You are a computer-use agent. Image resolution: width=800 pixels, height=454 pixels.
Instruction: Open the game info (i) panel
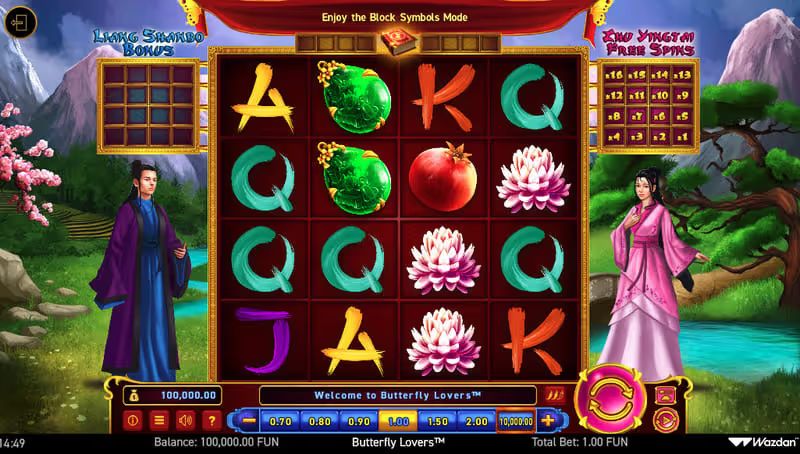tap(133, 420)
